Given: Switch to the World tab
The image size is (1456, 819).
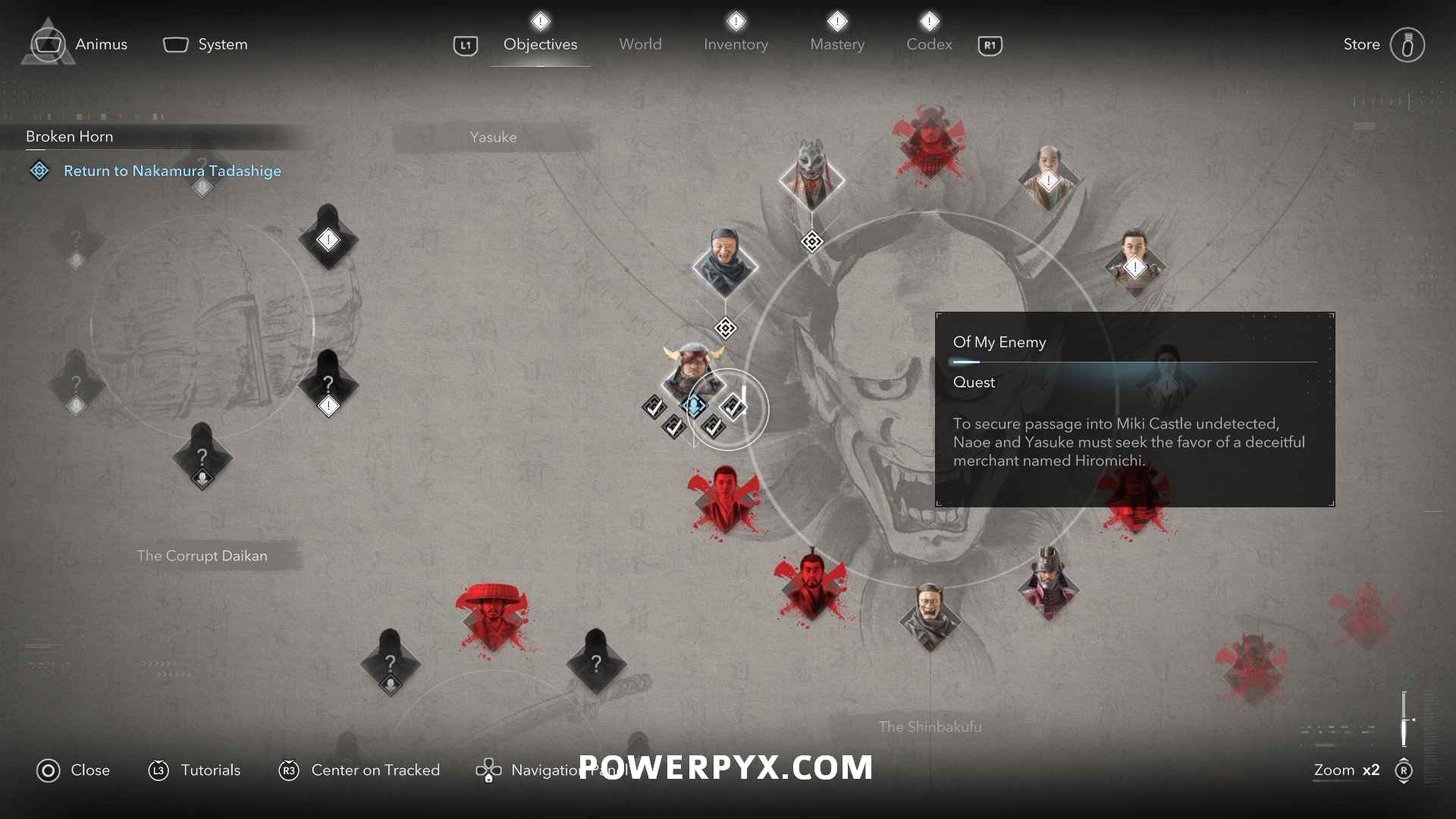Looking at the screenshot, I should click(x=640, y=44).
